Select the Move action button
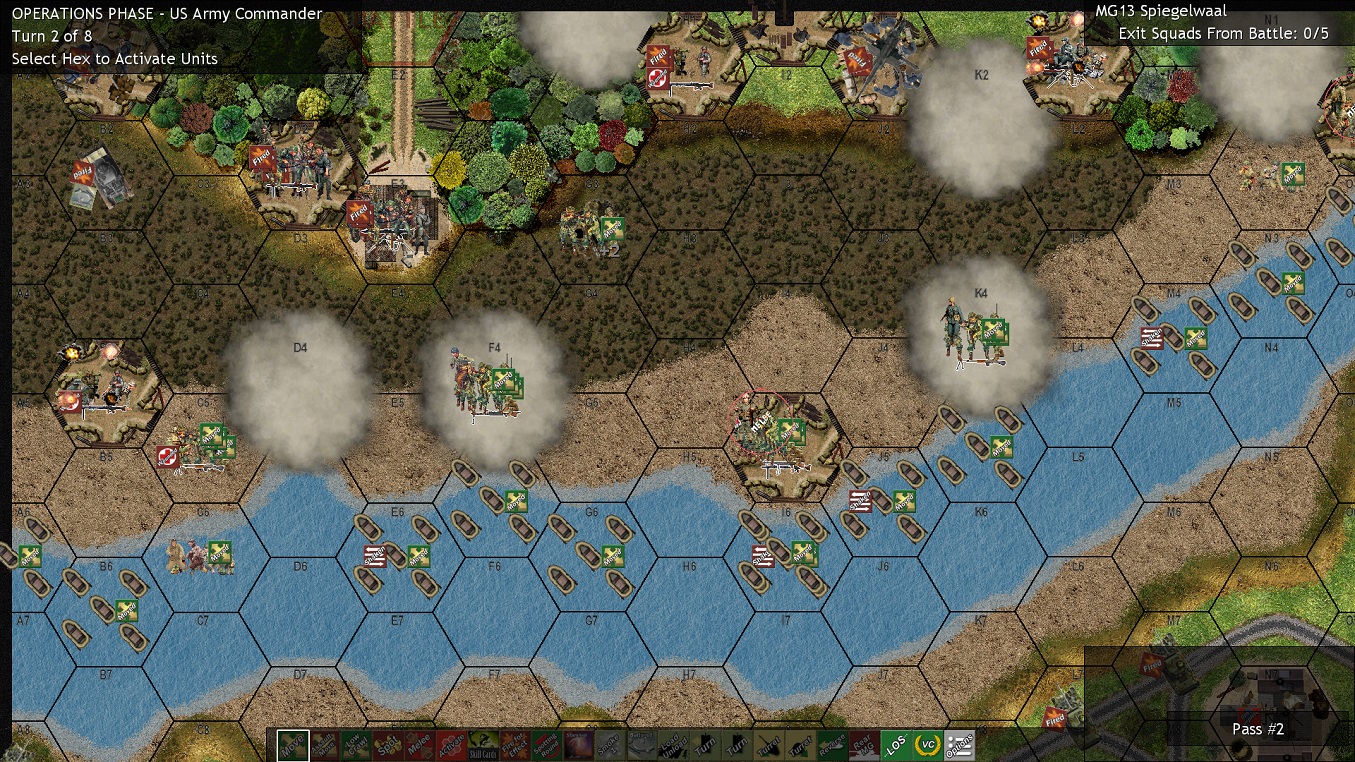The image size is (1355, 762). coord(293,745)
